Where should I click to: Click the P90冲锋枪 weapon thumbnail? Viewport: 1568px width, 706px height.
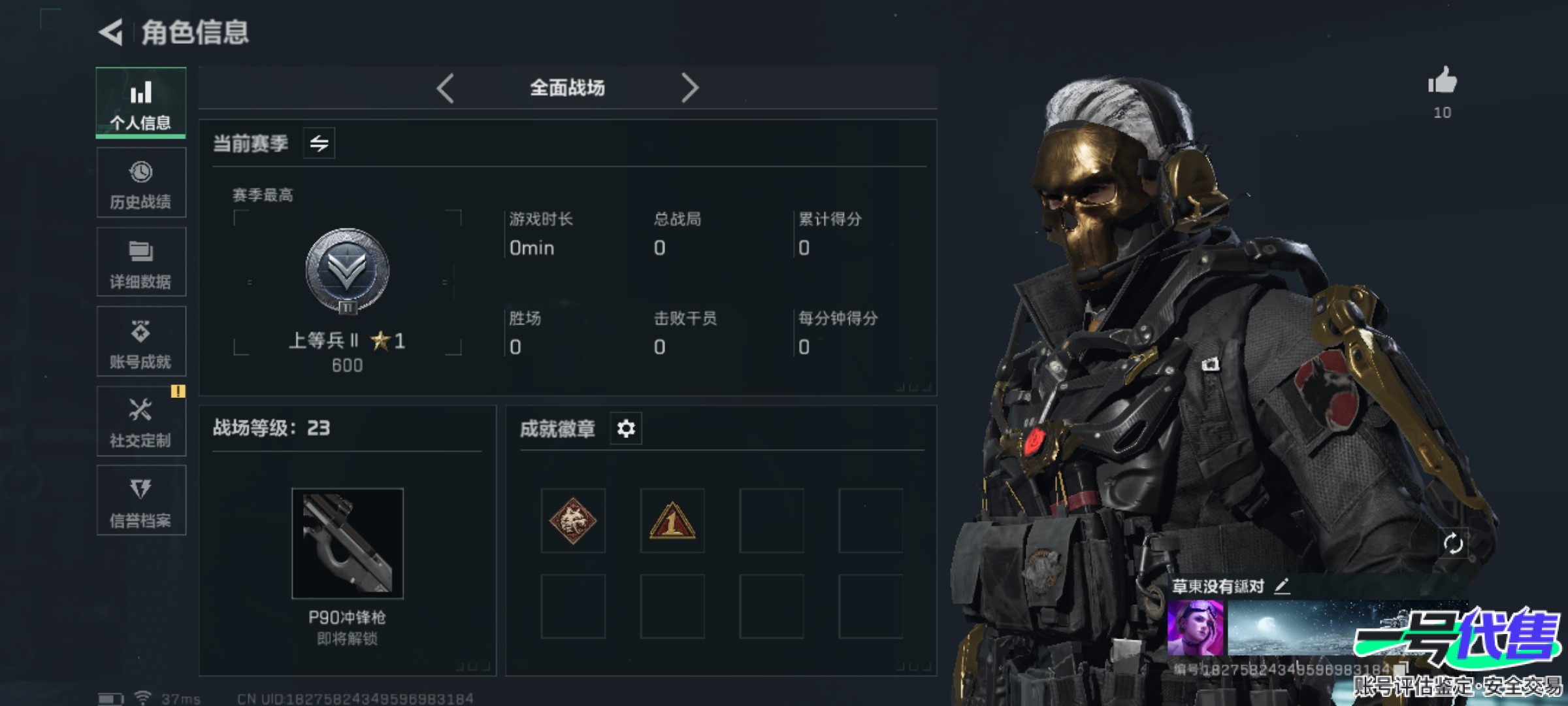(348, 543)
